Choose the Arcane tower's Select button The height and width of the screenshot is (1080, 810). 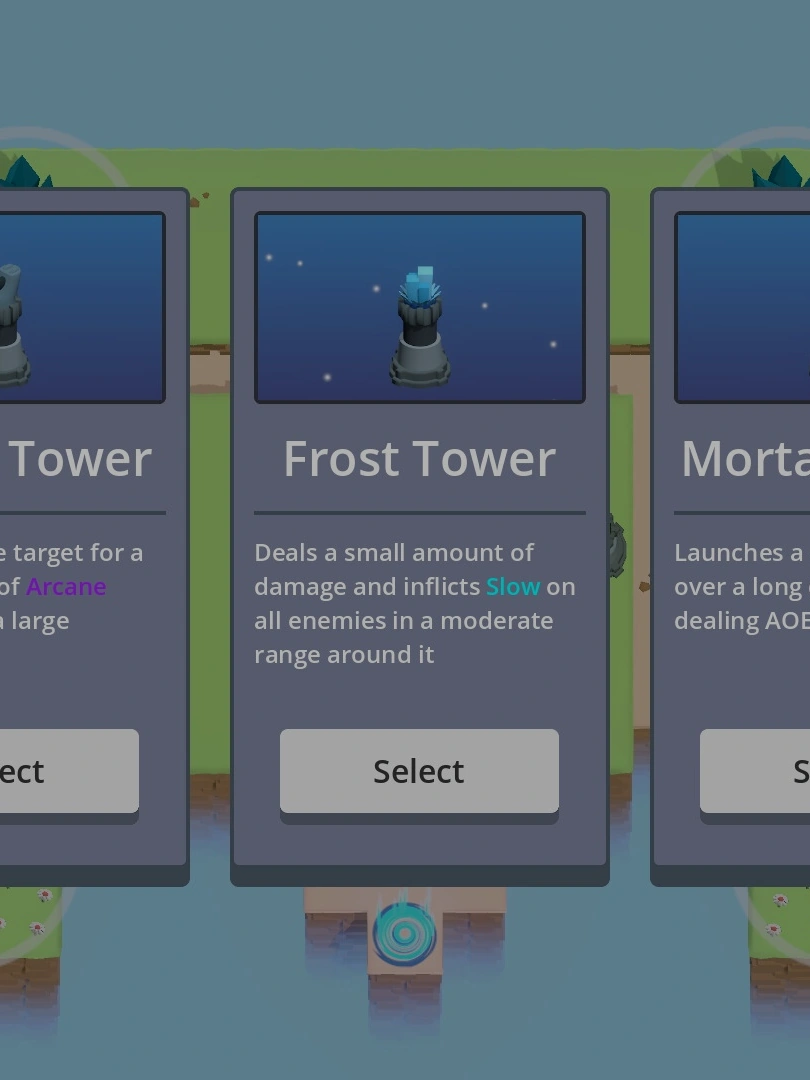coord(68,770)
